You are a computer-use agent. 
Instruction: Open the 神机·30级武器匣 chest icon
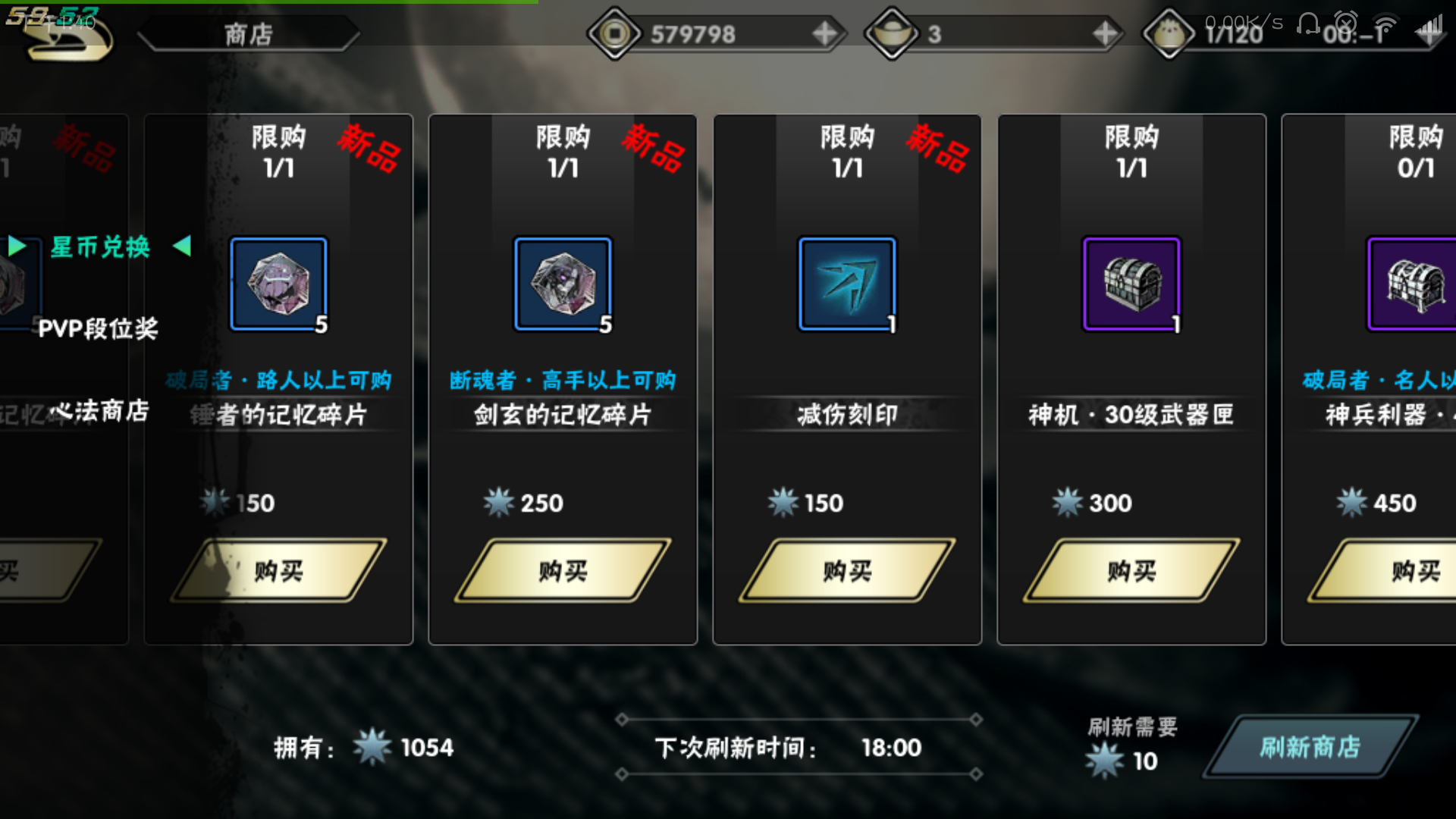coord(1131,283)
